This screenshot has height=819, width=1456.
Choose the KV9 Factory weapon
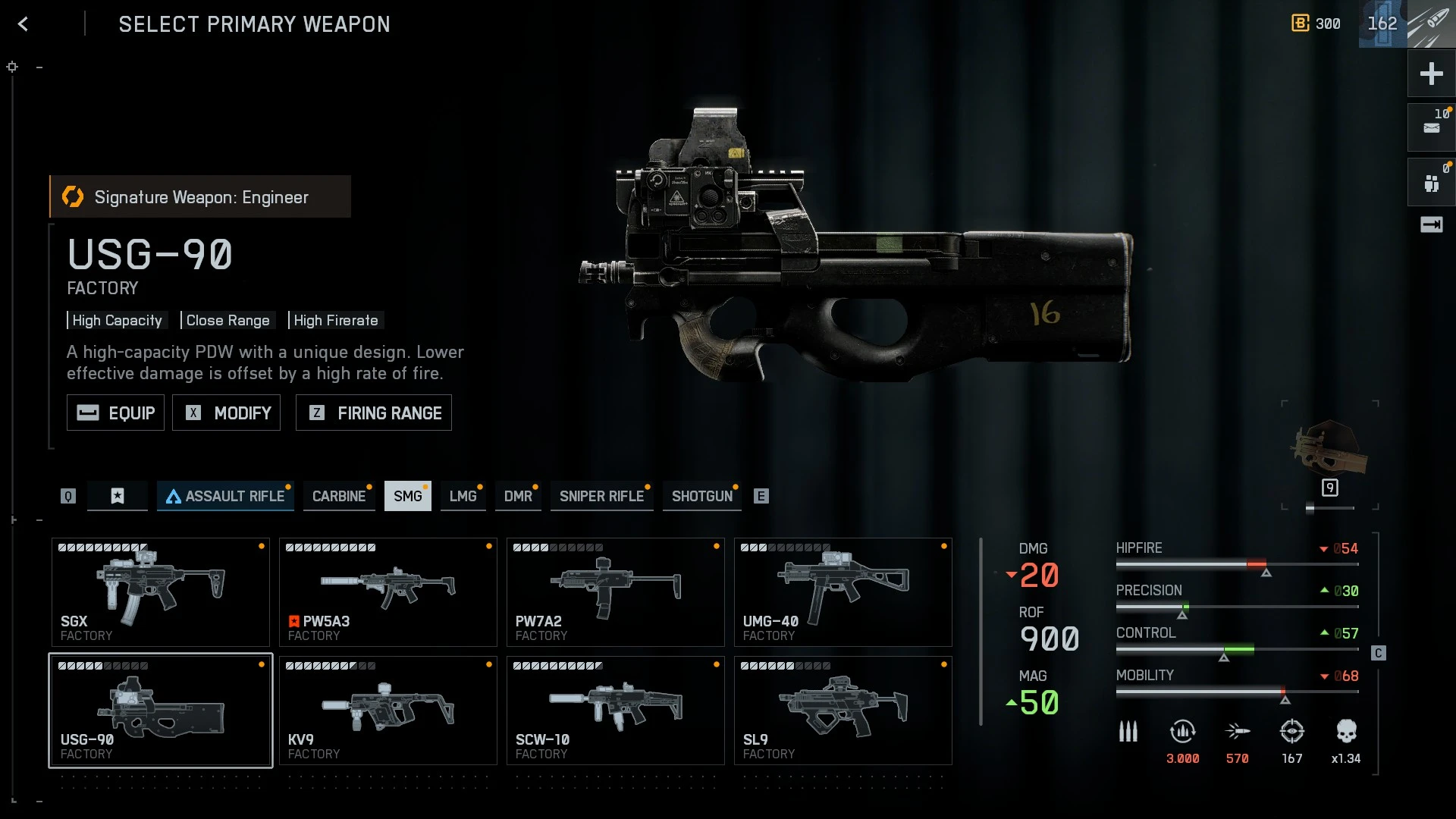point(388,711)
